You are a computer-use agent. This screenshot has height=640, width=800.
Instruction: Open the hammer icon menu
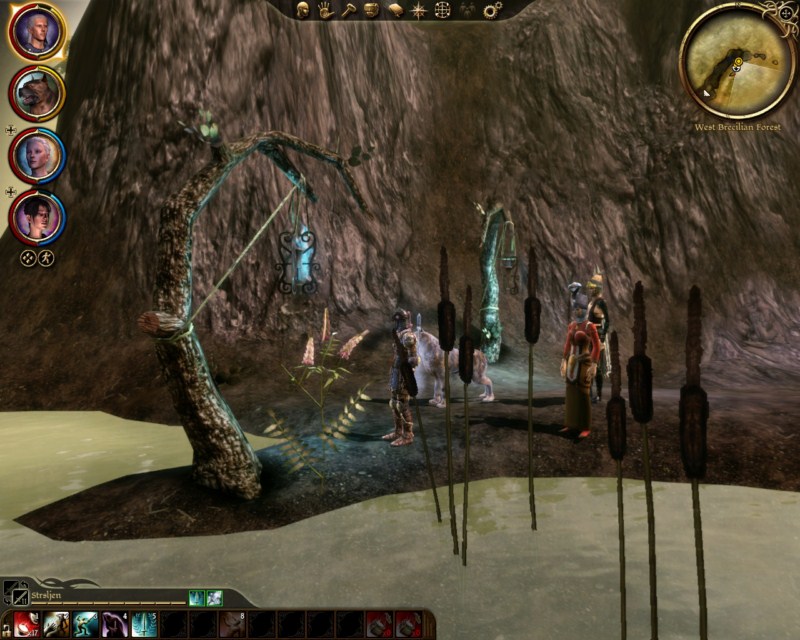348,10
